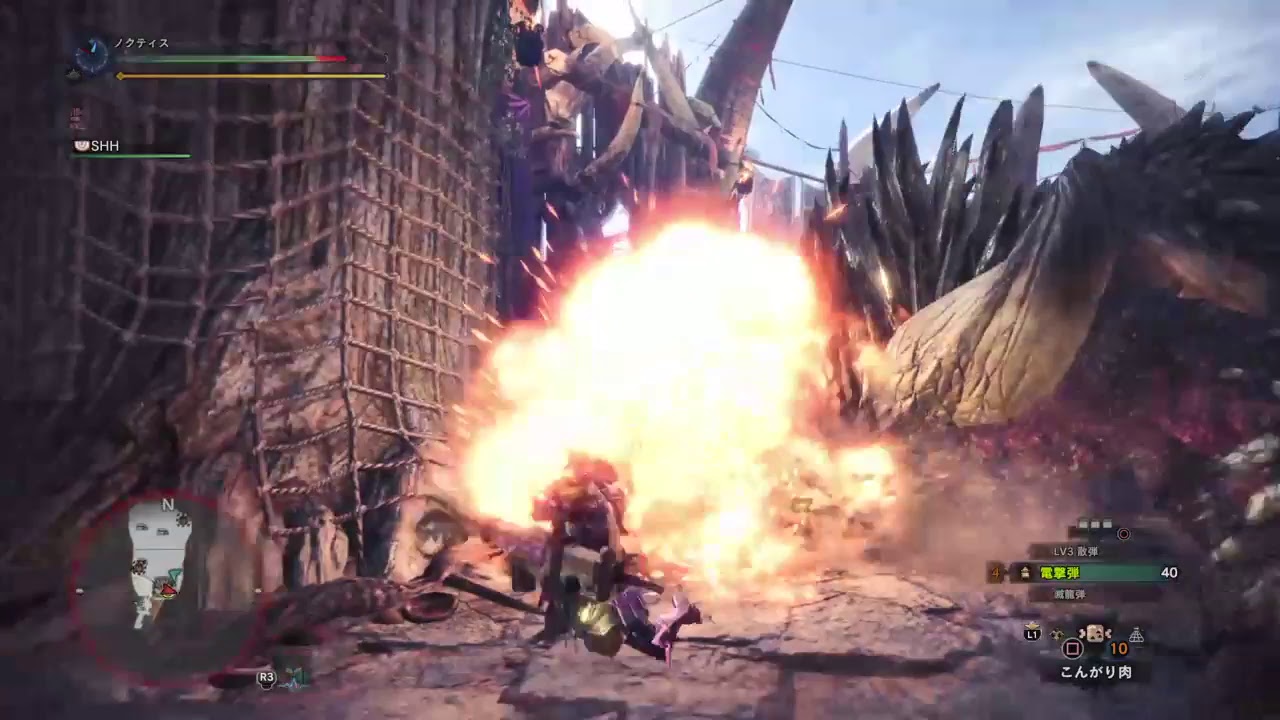Click the red player marker on minimap
Screen dimensions: 1280x720
169,590
